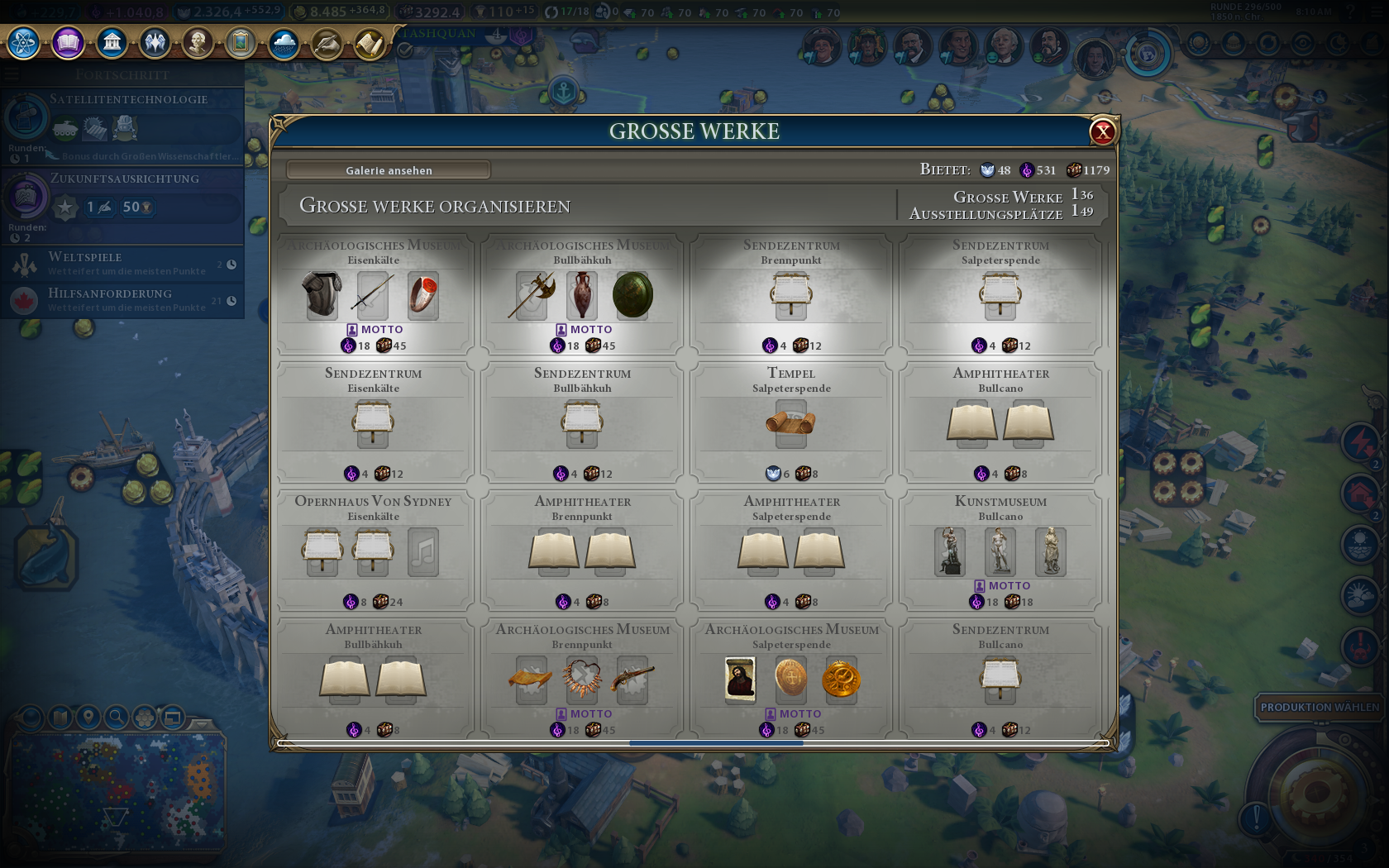Click the Galerie ansehen button
This screenshot has height=868, width=1389.
click(x=389, y=170)
